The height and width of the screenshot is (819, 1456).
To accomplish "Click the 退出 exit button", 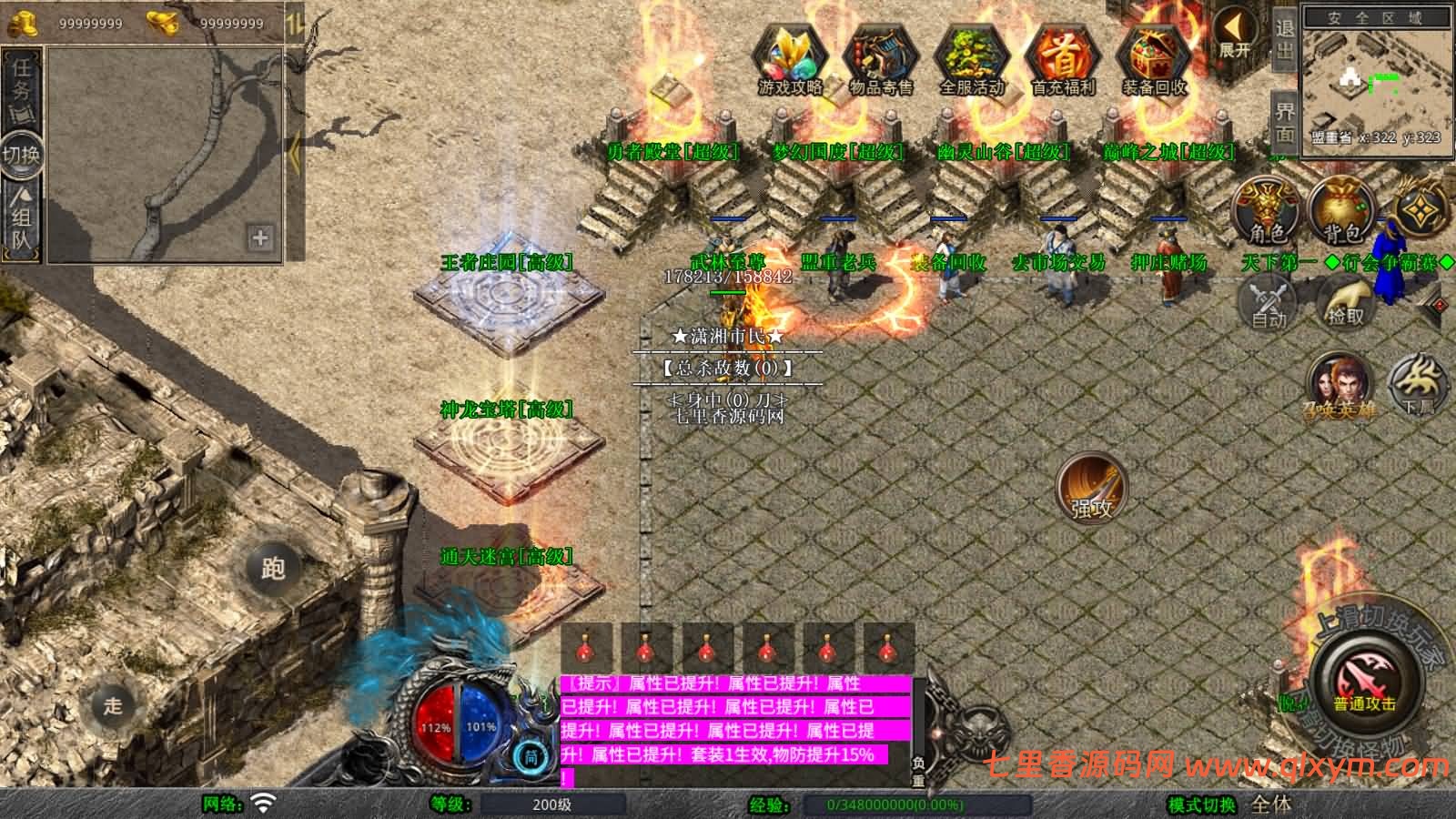I will 1284,38.
